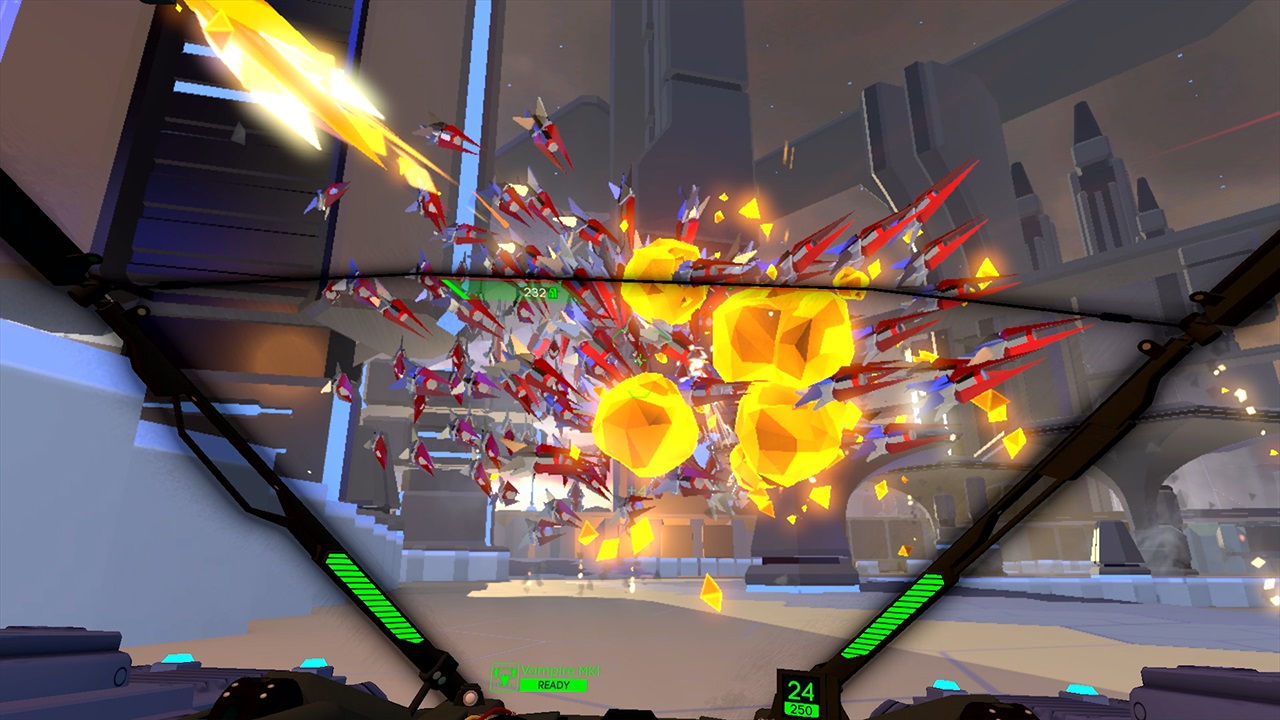Image resolution: width=1280 pixels, height=720 pixels.
Task: Toggle the READY weapon status indicator
Action: [x=553, y=685]
